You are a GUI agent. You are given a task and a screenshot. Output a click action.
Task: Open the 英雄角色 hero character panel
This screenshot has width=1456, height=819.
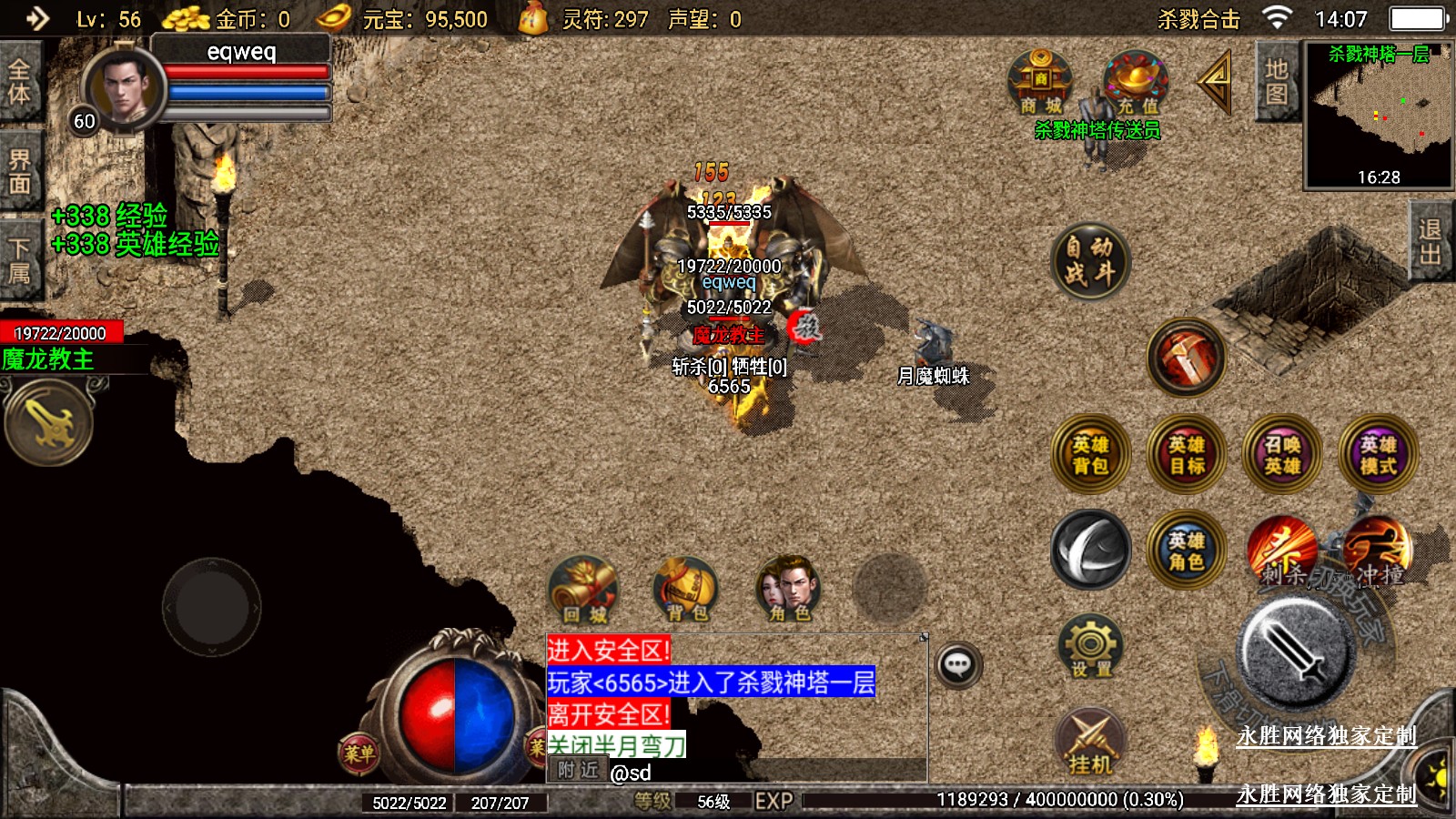coord(1187,551)
